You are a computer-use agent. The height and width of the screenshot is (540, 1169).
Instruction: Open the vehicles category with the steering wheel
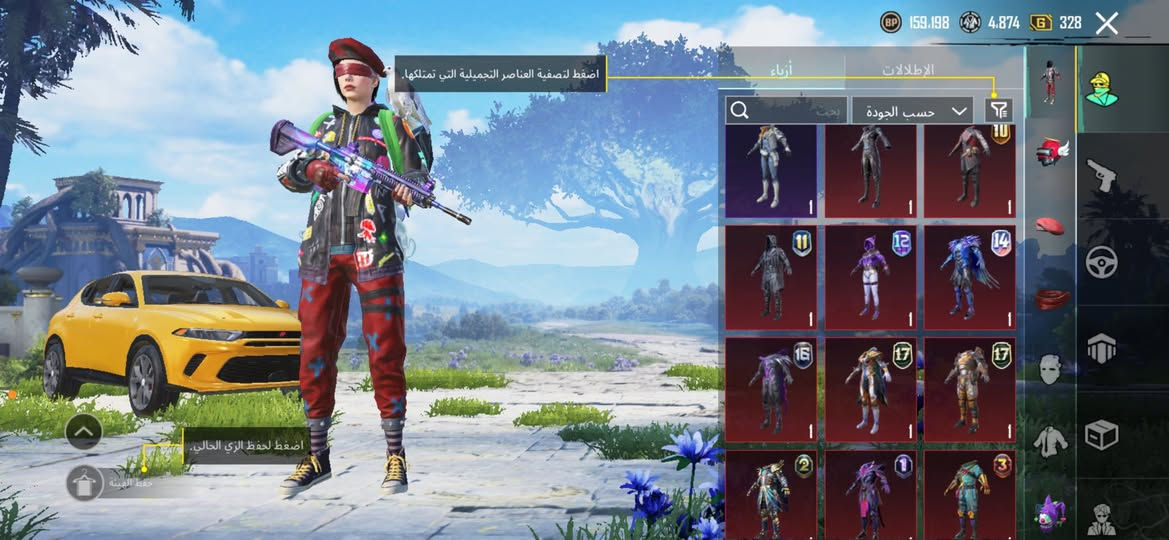tap(1102, 262)
